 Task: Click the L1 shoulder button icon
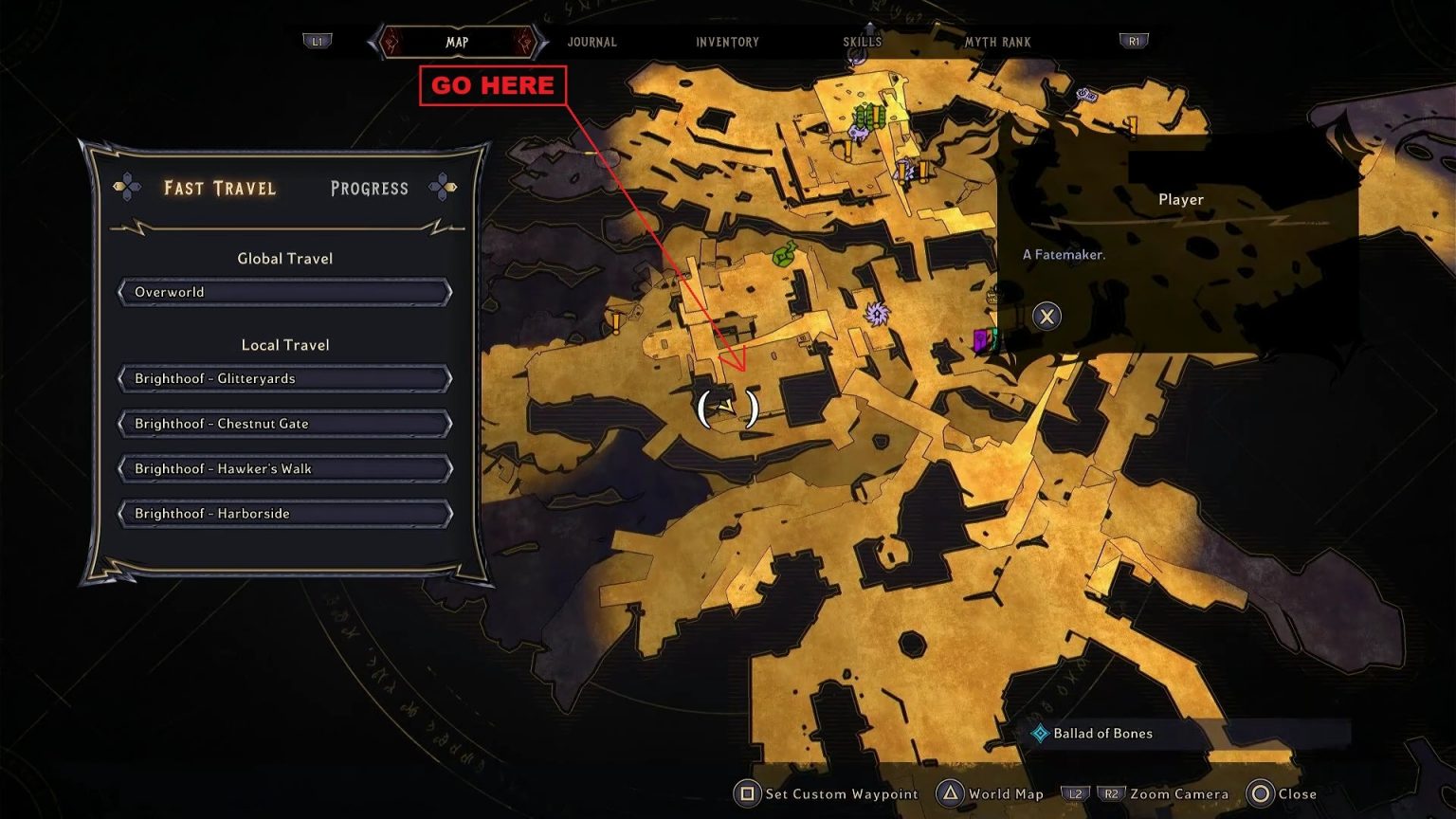pyautogui.click(x=317, y=41)
